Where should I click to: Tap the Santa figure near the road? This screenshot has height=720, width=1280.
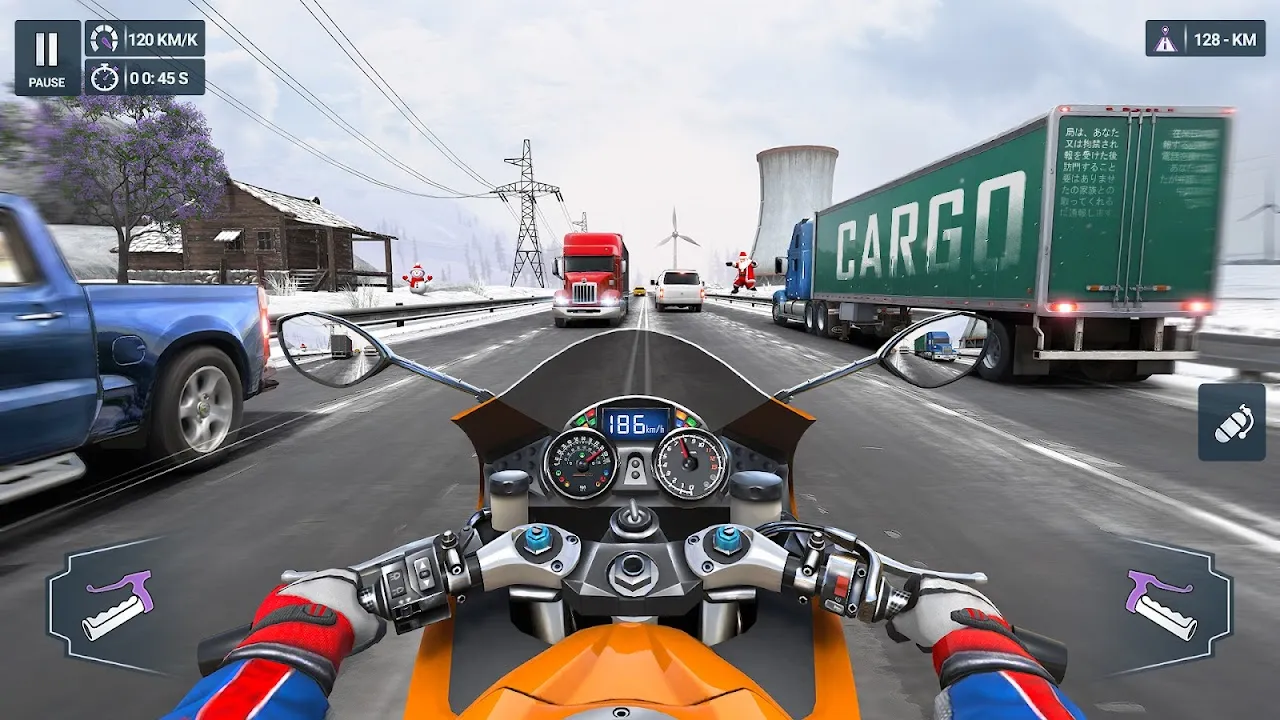tap(741, 270)
